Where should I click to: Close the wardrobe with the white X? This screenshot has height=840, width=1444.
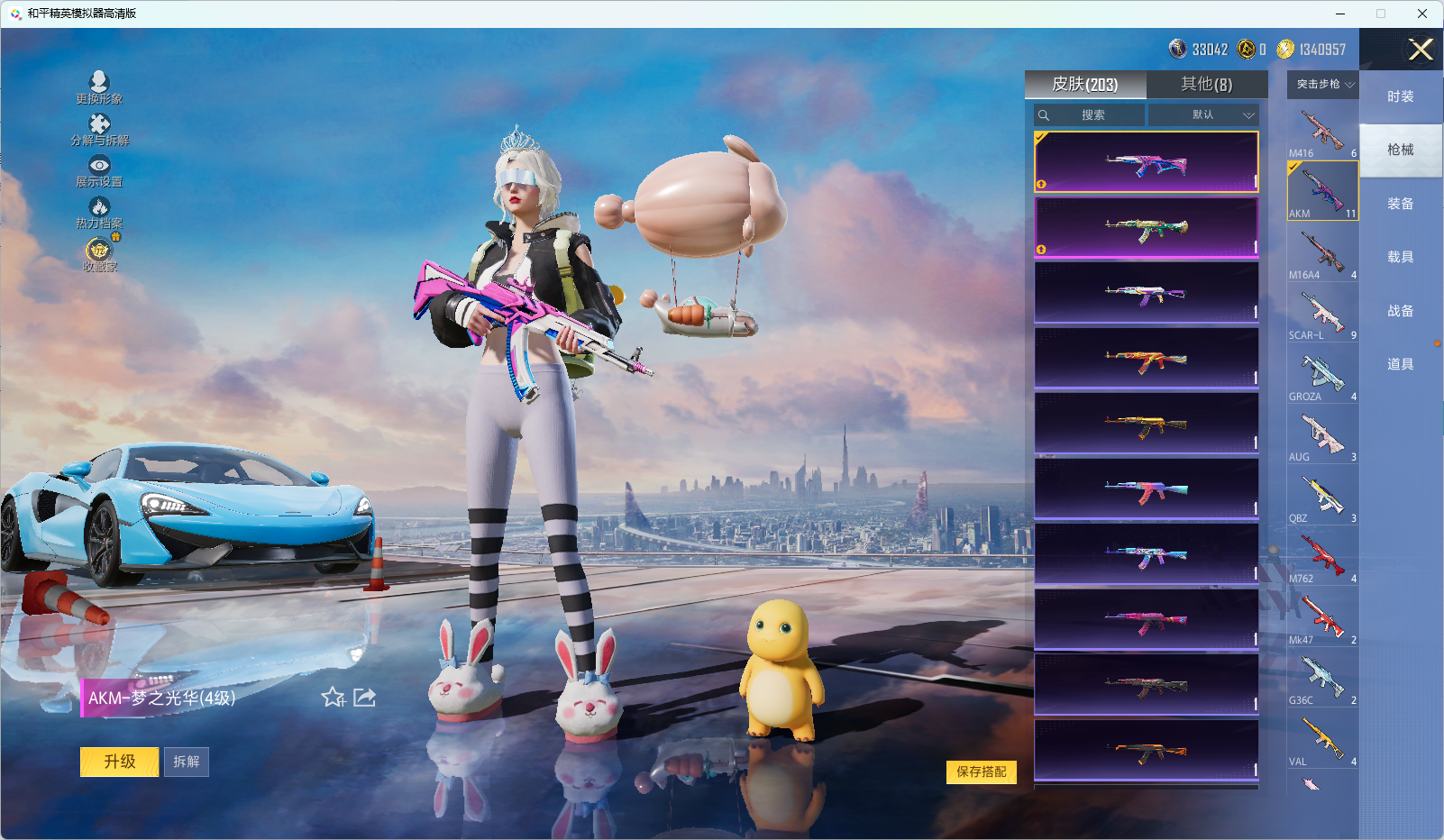1421,50
